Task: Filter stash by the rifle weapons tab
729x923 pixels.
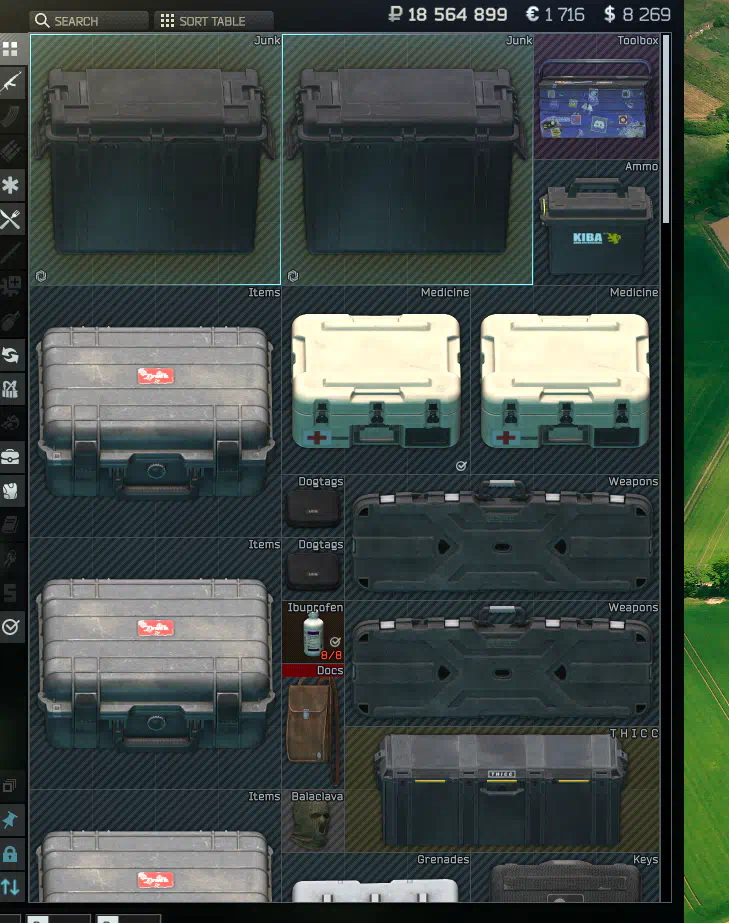Action: tap(11, 83)
